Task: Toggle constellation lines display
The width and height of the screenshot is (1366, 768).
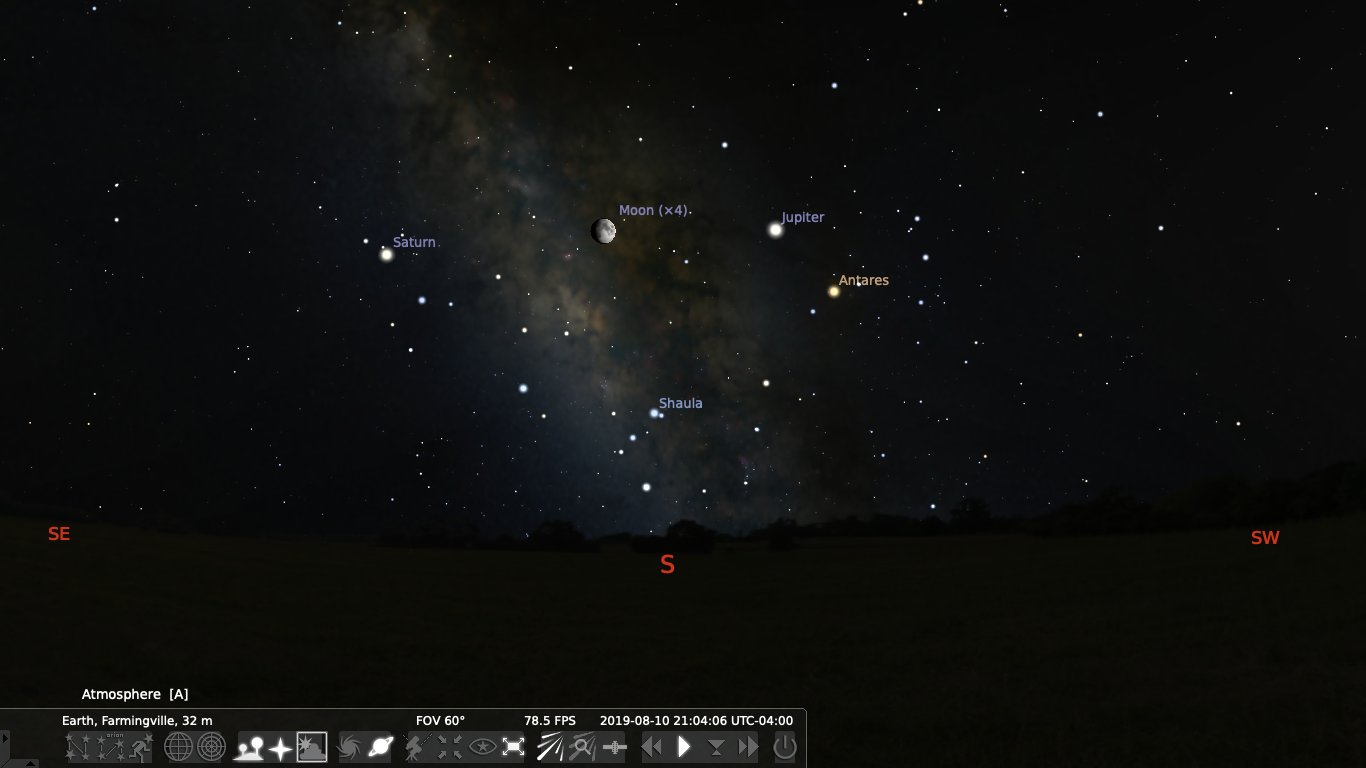Action: coord(78,747)
